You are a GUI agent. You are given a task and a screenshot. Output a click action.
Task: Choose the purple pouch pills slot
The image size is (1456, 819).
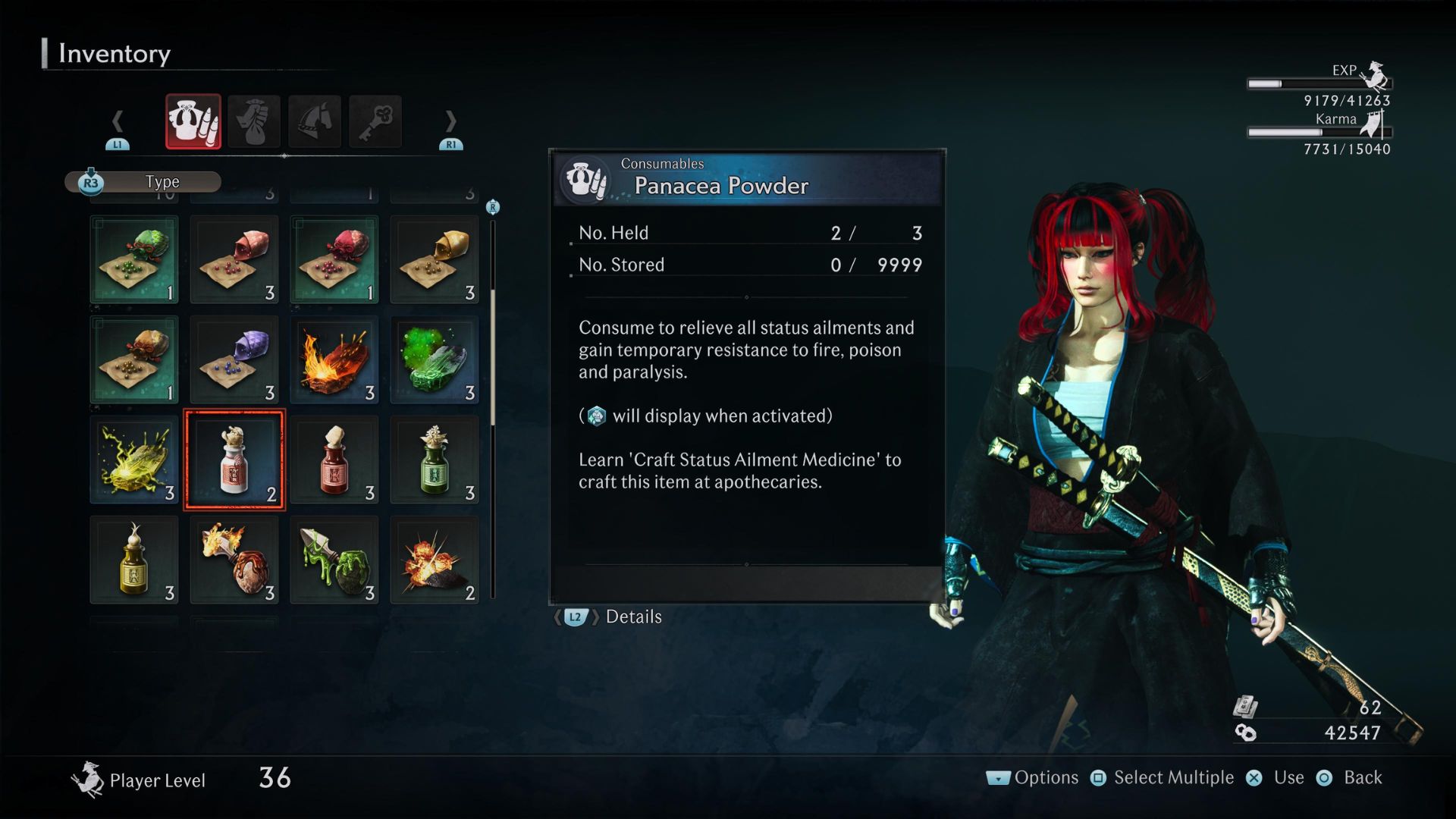click(x=234, y=359)
